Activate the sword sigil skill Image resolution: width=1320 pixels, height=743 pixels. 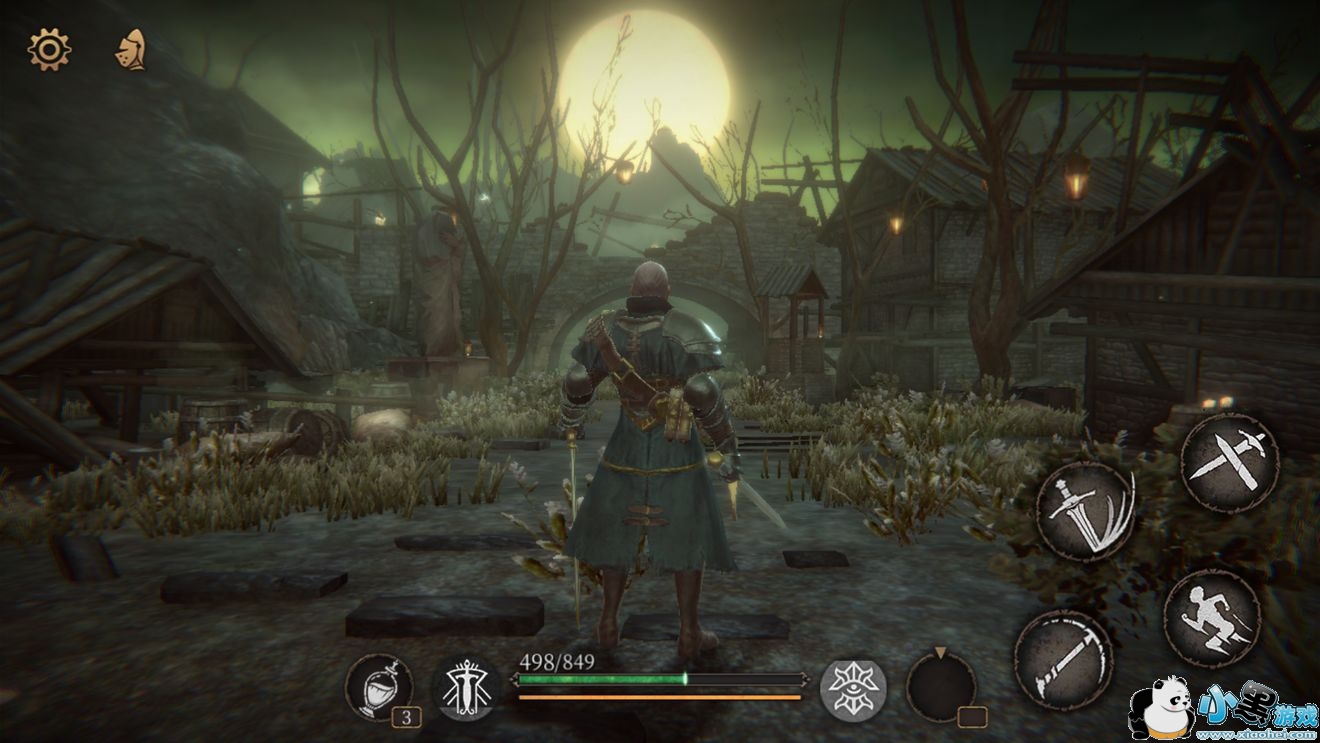coord(466,688)
